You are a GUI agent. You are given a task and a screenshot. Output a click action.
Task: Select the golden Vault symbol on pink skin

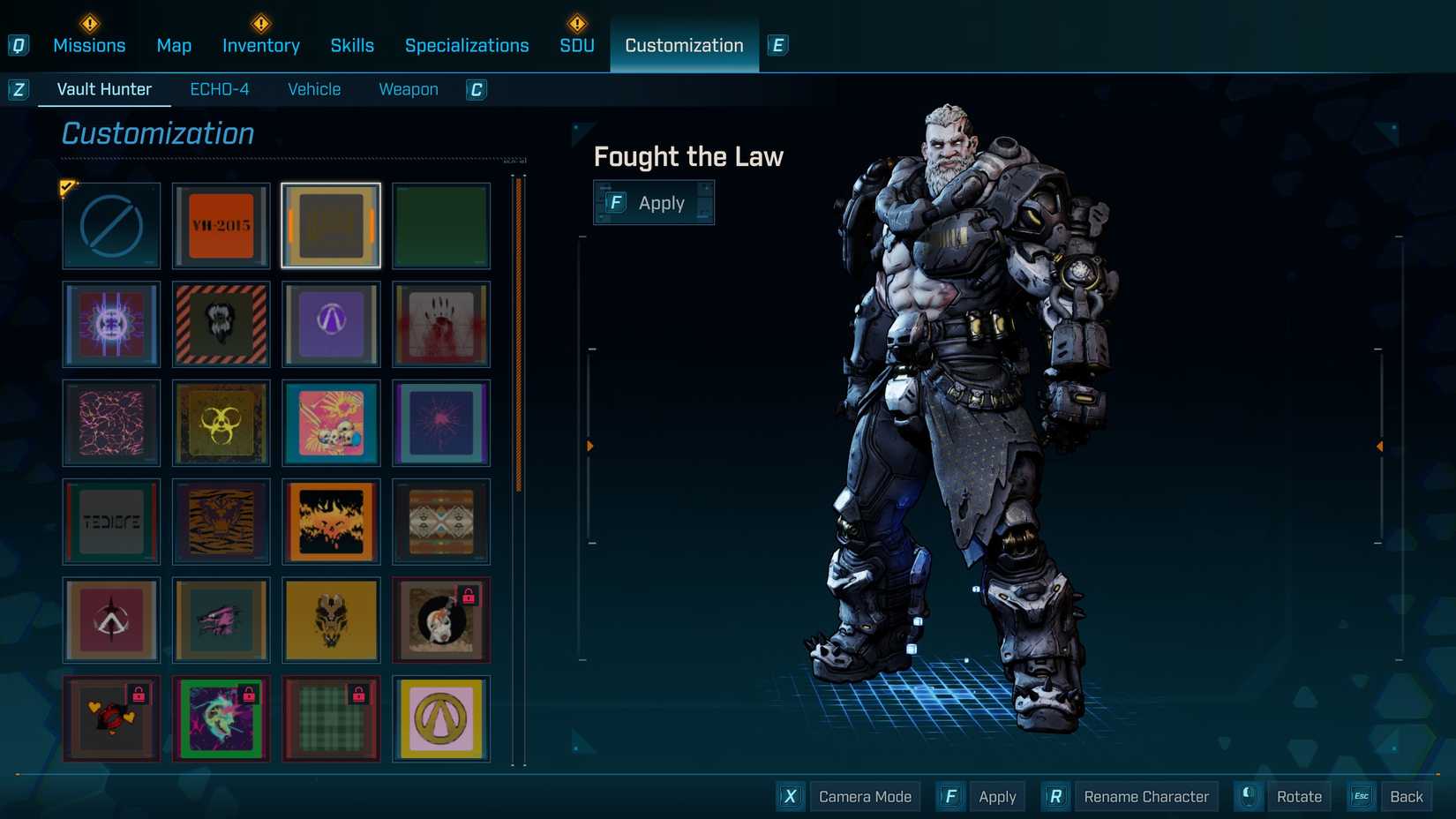point(441,719)
